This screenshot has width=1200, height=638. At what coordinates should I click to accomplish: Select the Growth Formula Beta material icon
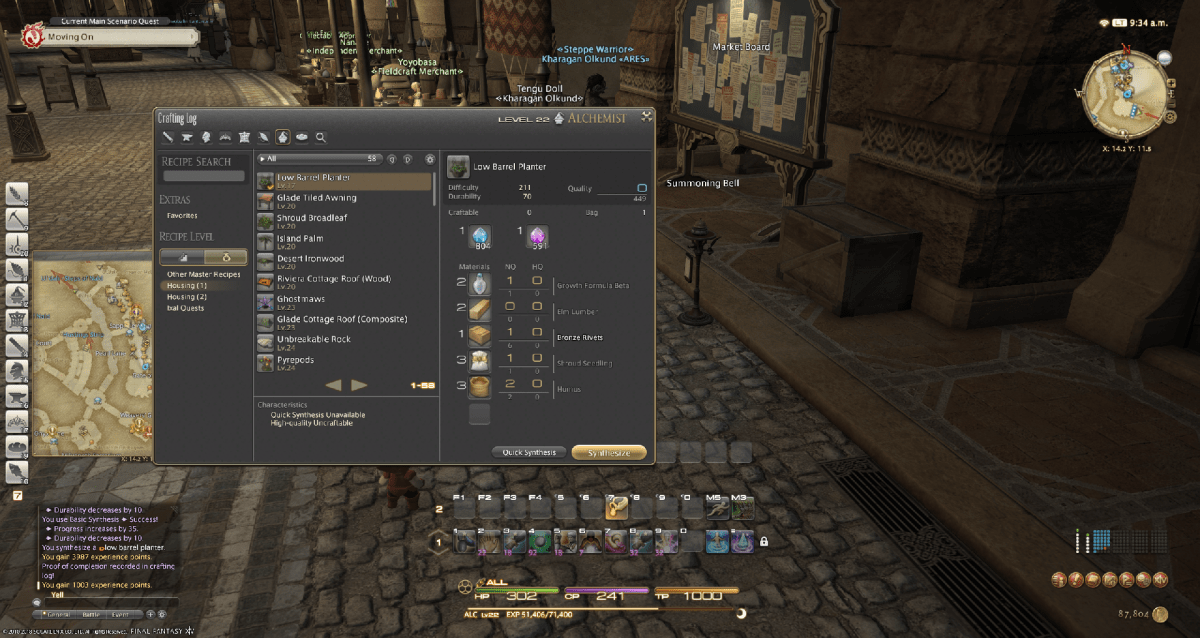click(x=479, y=285)
